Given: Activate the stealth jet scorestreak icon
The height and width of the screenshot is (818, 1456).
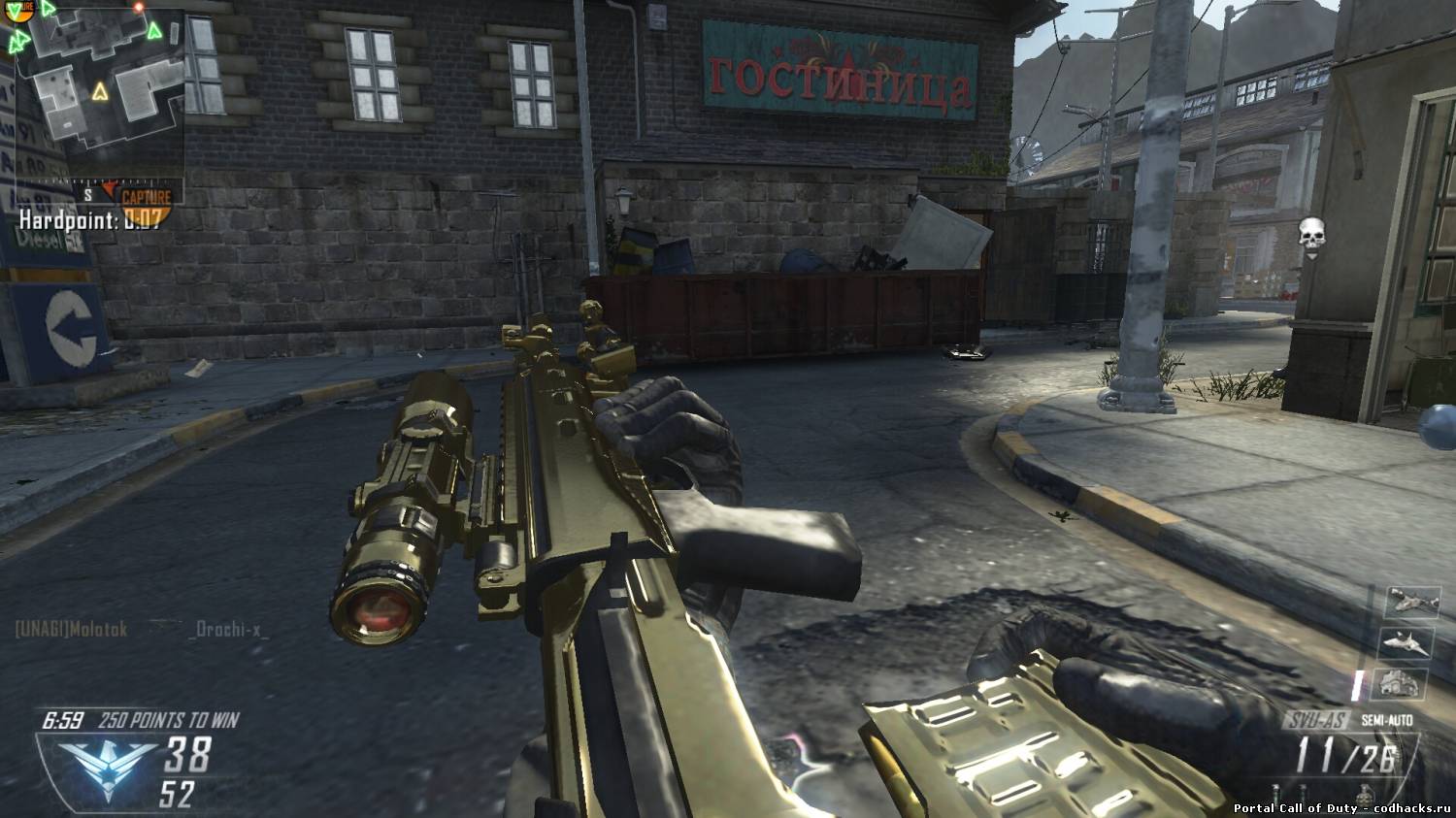Looking at the screenshot, I should click(x=1405, y=641).
